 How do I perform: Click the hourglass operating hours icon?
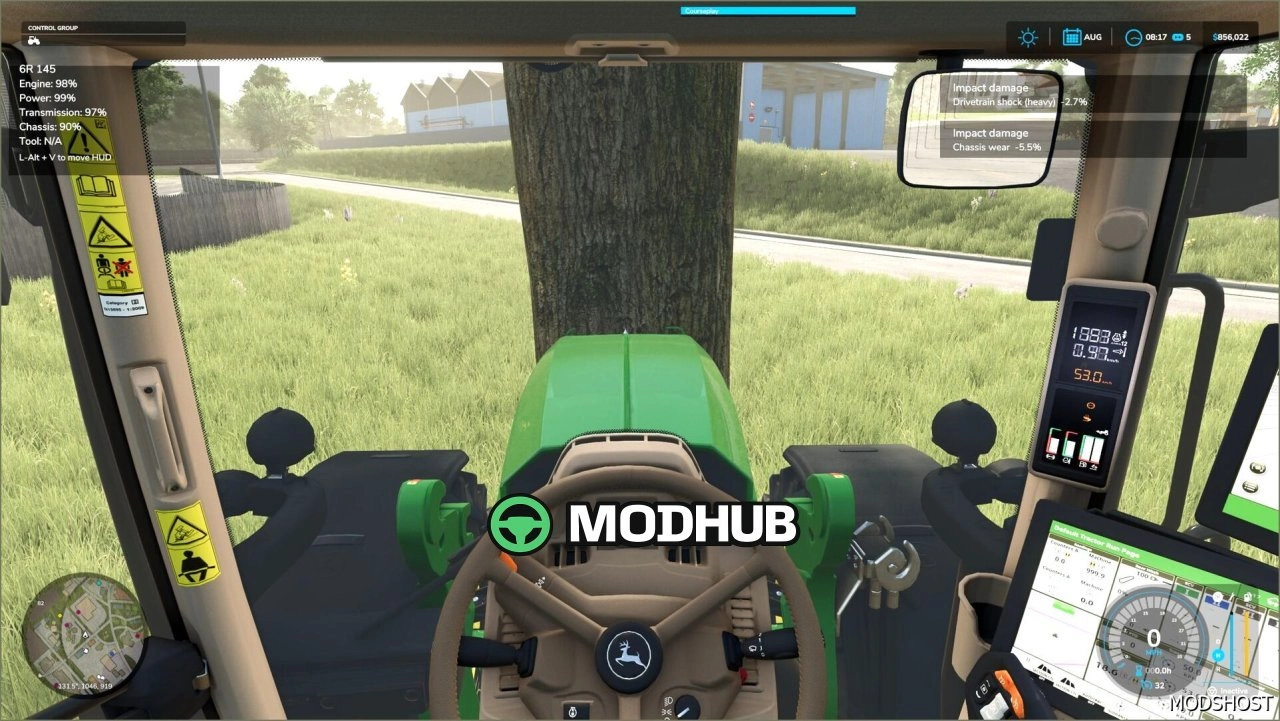click(1139, 671)
